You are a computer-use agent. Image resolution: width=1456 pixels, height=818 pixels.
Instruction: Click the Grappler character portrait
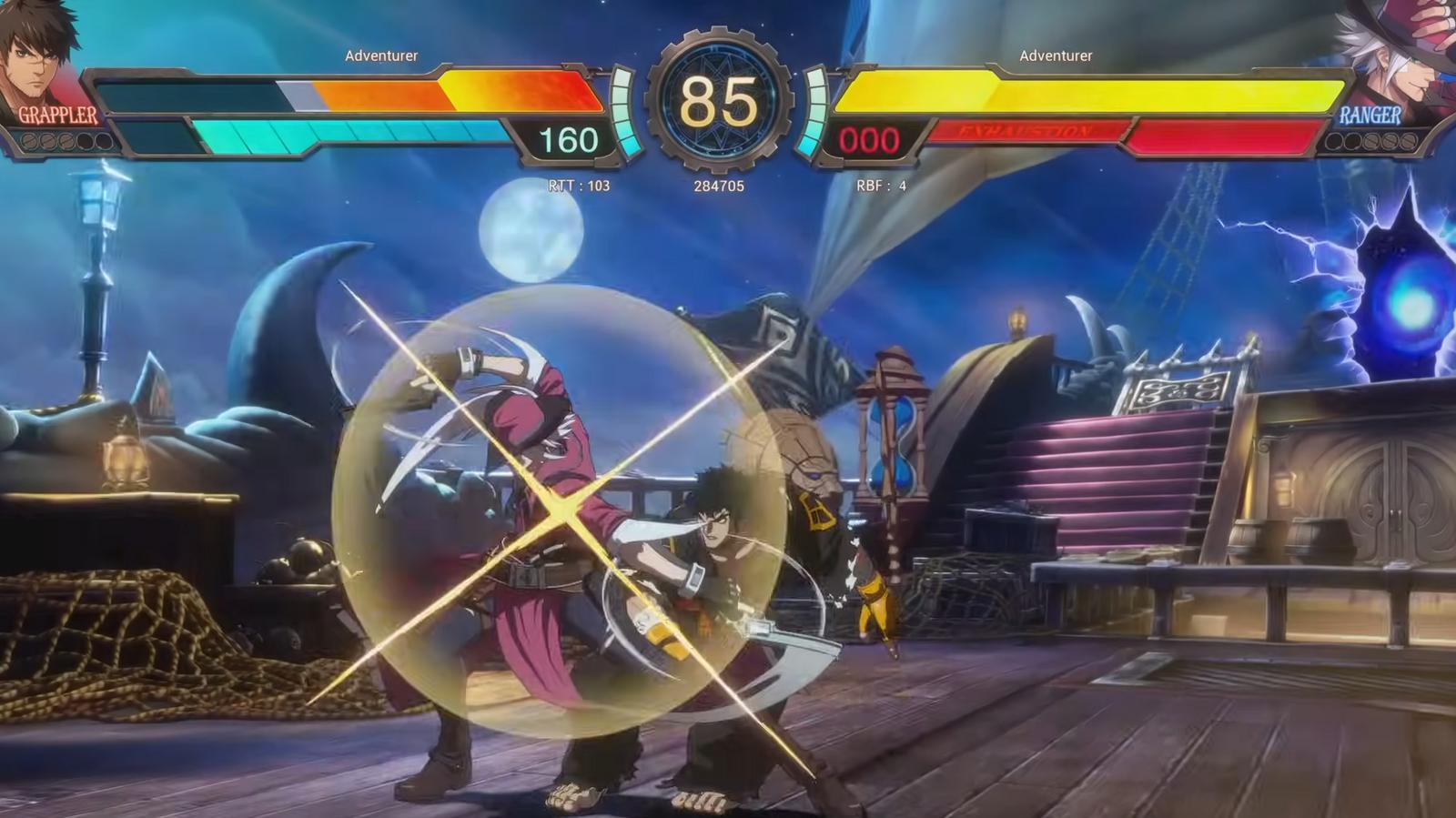[x=41, y=55]
